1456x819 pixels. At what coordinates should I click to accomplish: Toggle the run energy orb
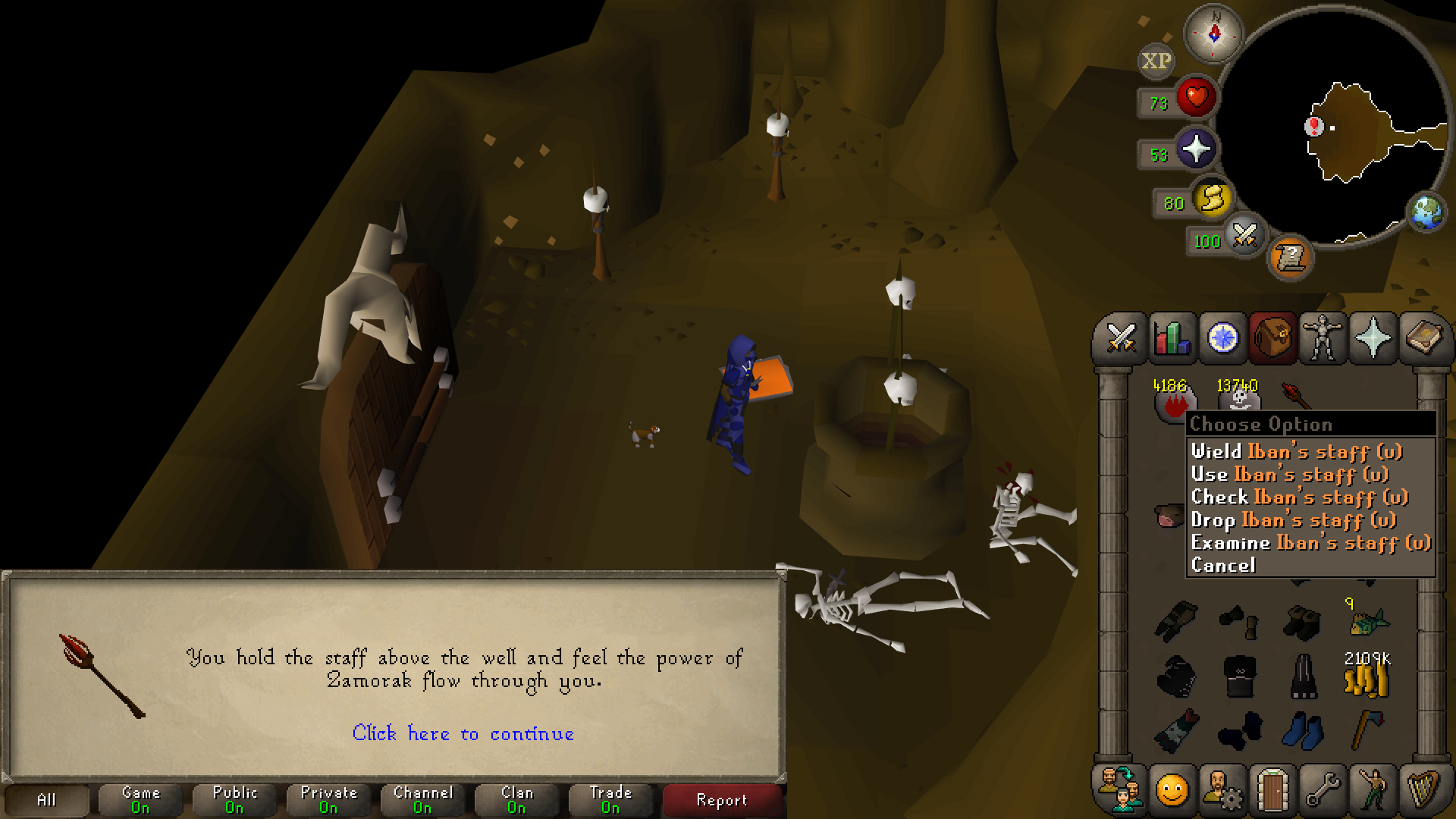[1212, 199]
